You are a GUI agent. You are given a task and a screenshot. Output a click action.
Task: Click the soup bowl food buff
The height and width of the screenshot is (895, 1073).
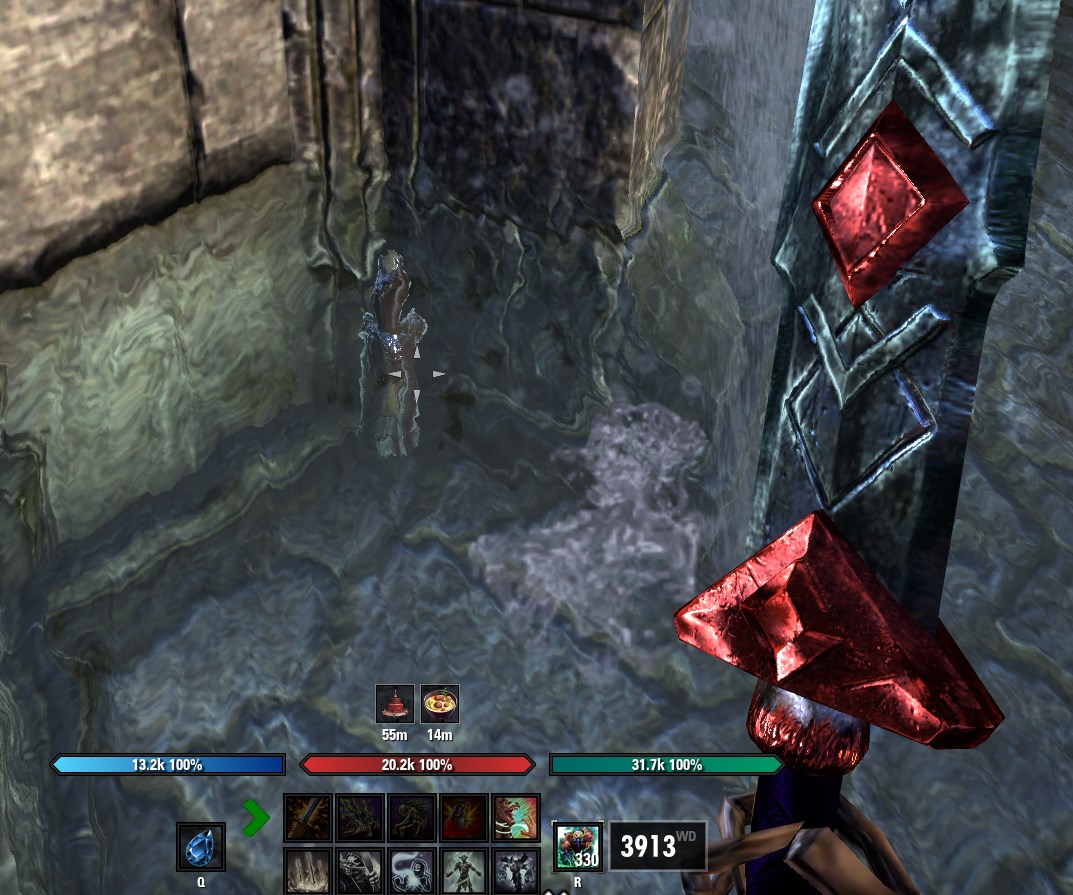tap(440, 704)
